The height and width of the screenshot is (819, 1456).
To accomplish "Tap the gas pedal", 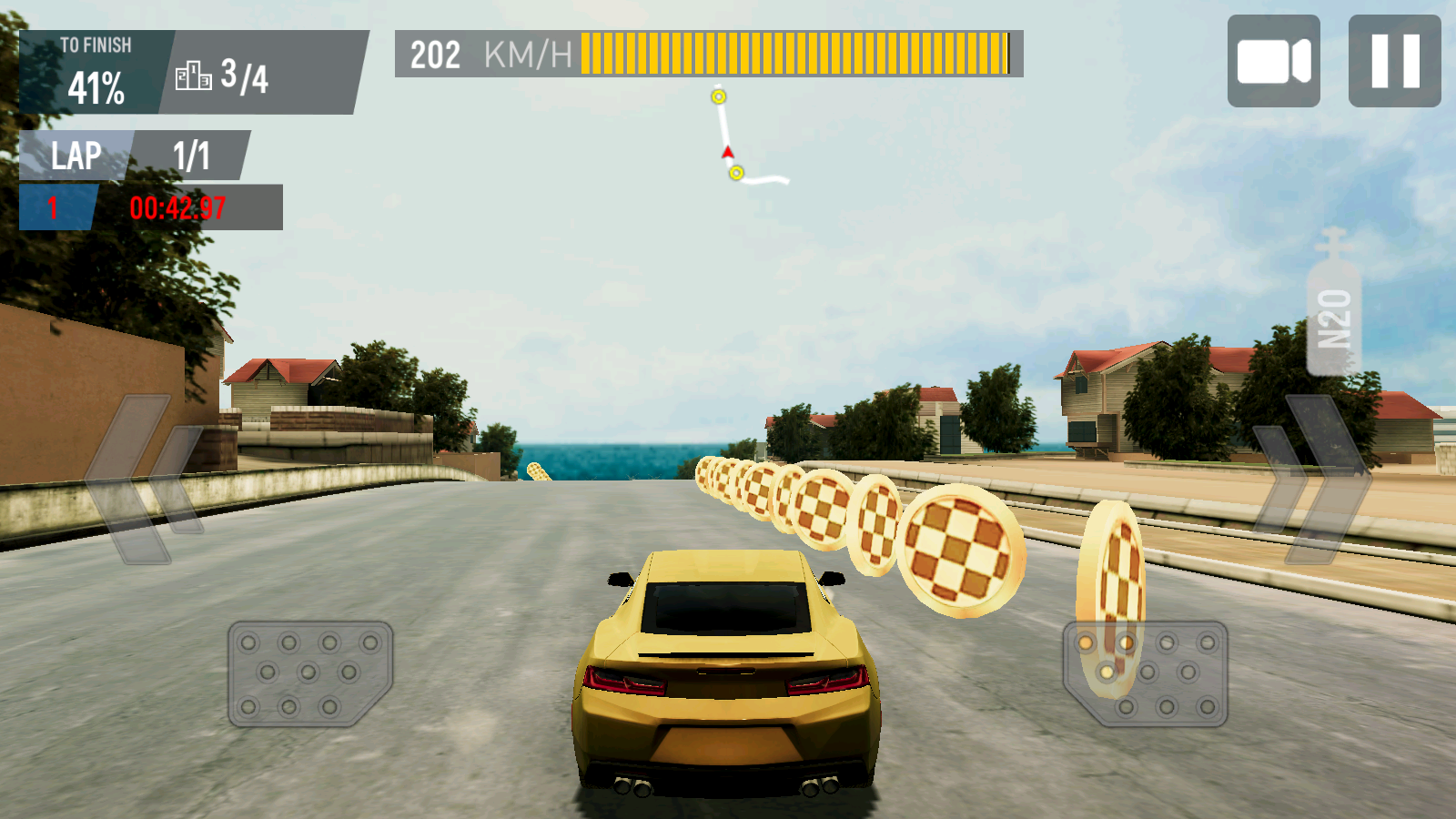I will (1146, 673).
